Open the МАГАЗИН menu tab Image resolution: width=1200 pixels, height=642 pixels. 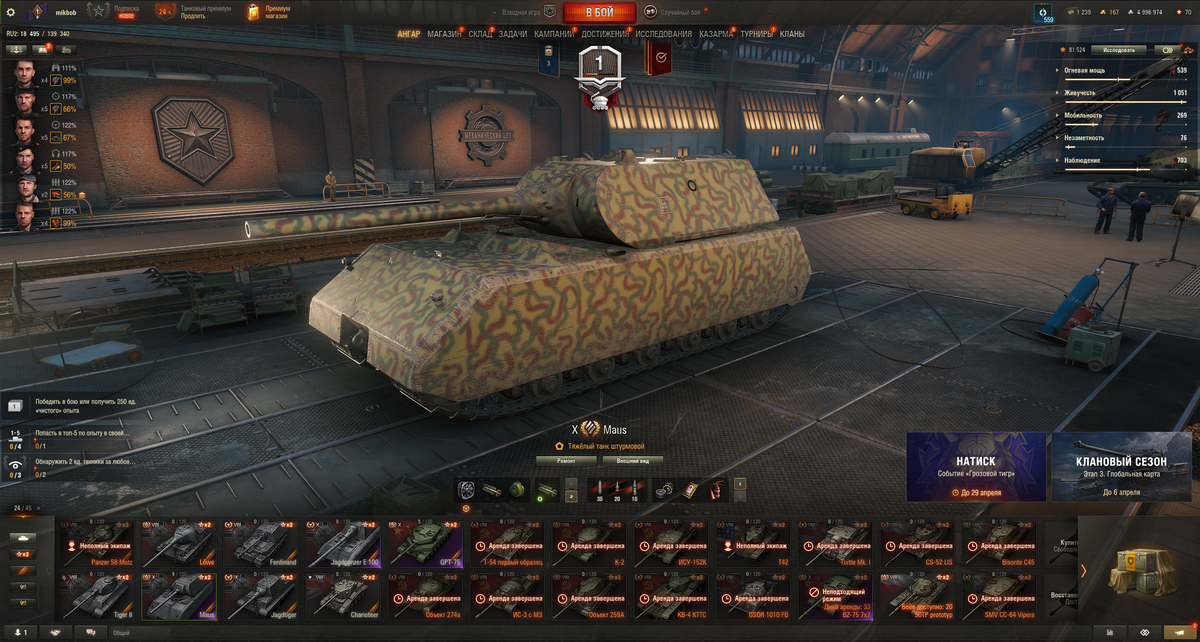[444, 34]
